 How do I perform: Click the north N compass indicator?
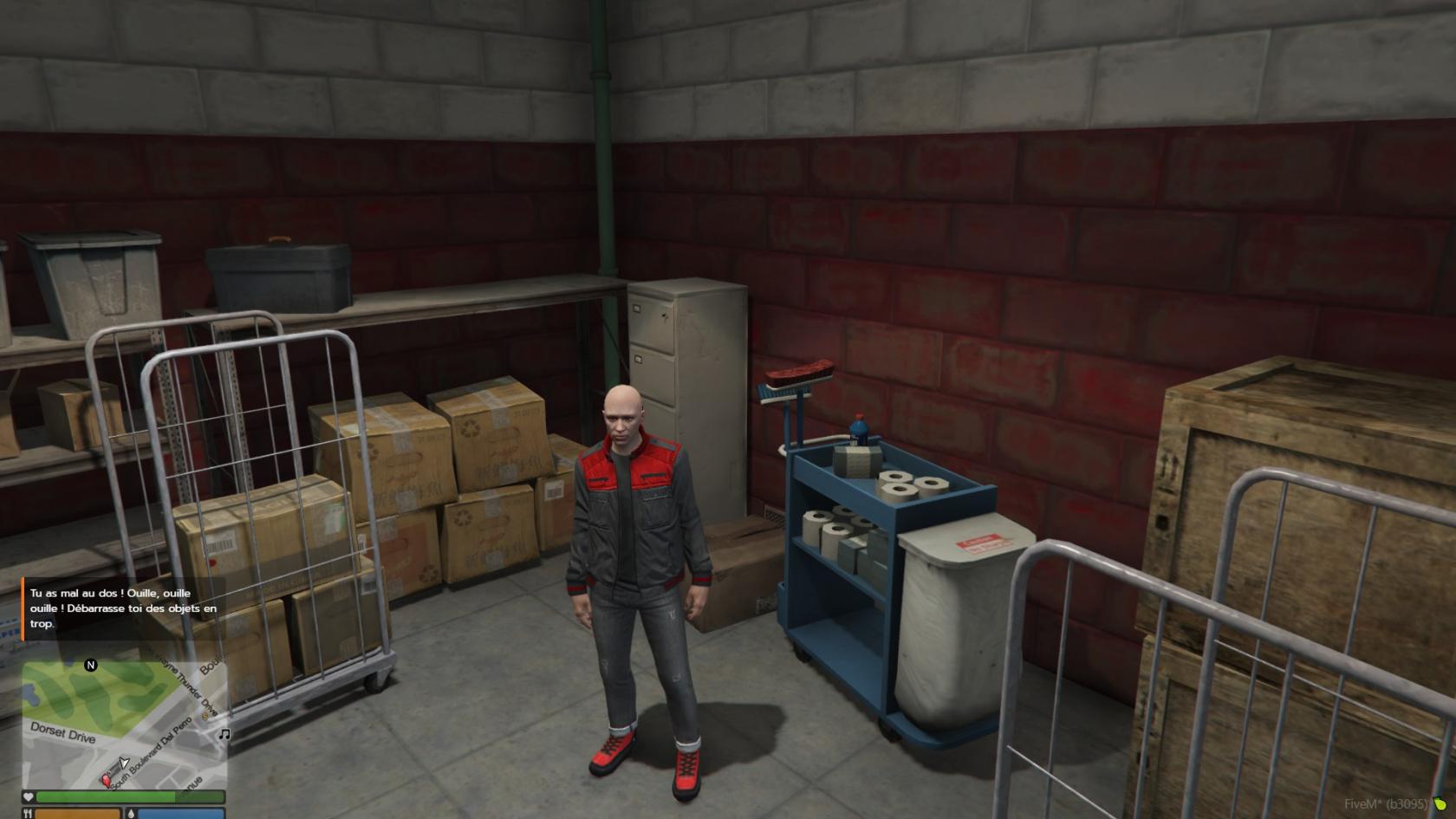pyautogui.click(x=91, y=666)
